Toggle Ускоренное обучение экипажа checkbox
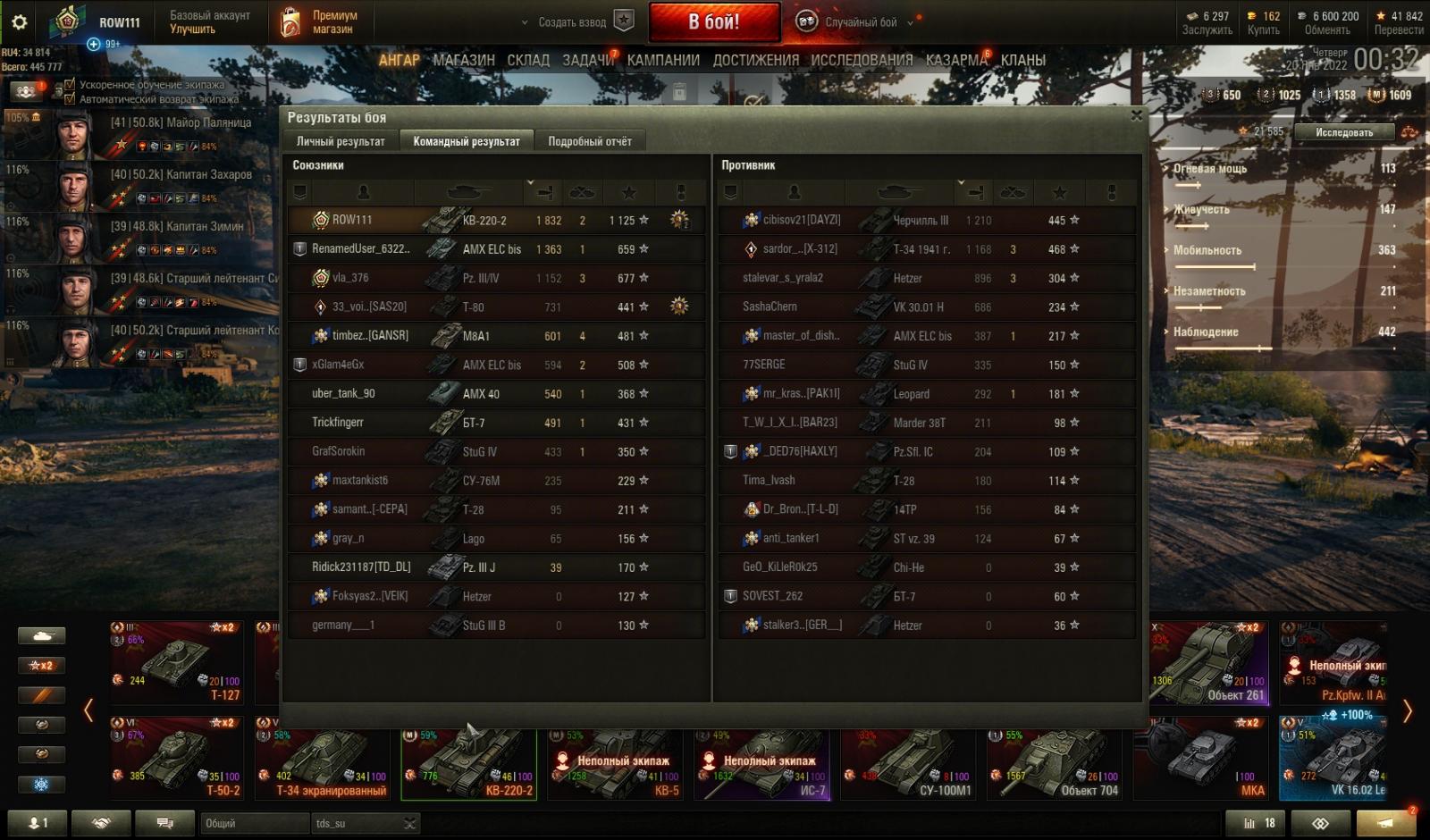Image resolution: width=1430 pixels, height=840 pixels. pyautogui.click(x=70, y=85)
